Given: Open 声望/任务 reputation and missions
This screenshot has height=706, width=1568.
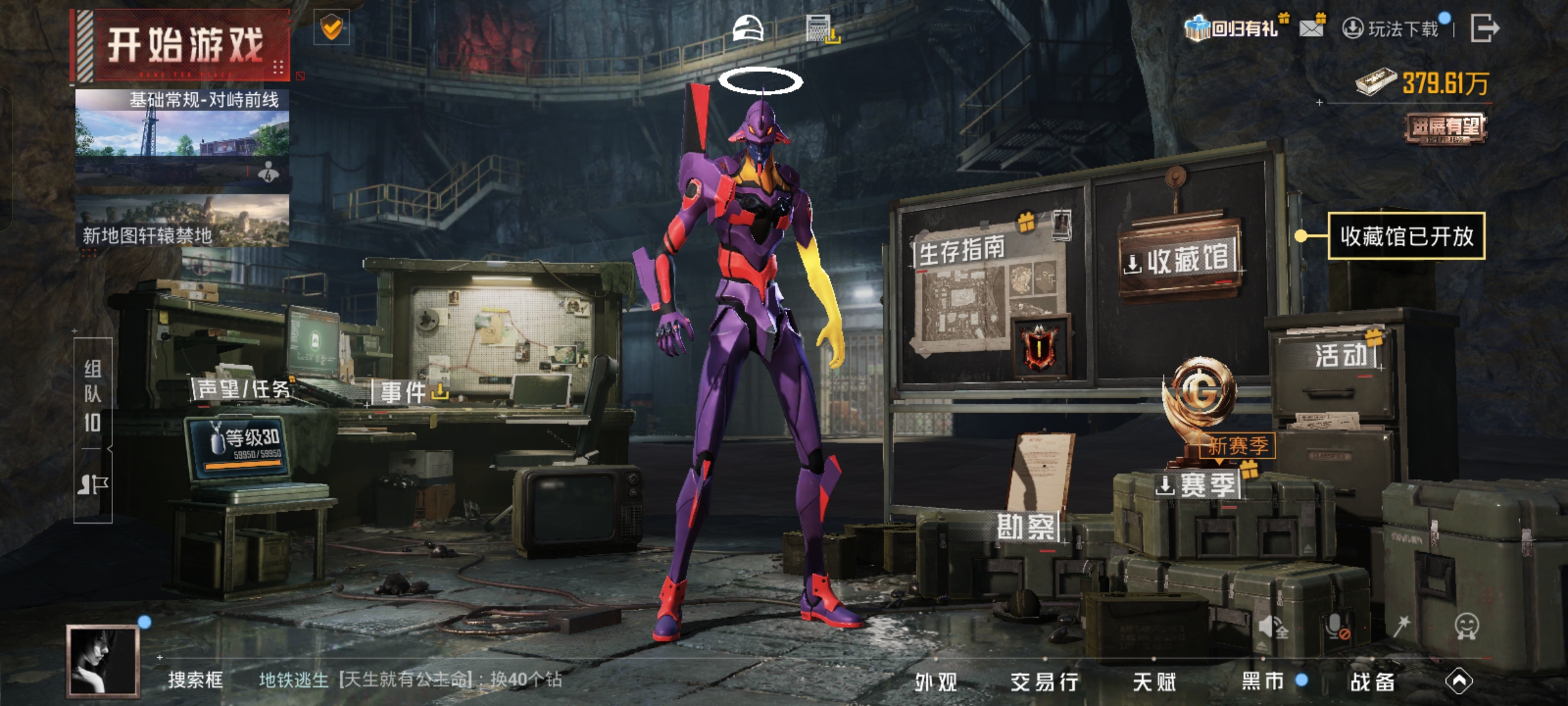Looking at the screenshot, I should [x=243, y=390].
